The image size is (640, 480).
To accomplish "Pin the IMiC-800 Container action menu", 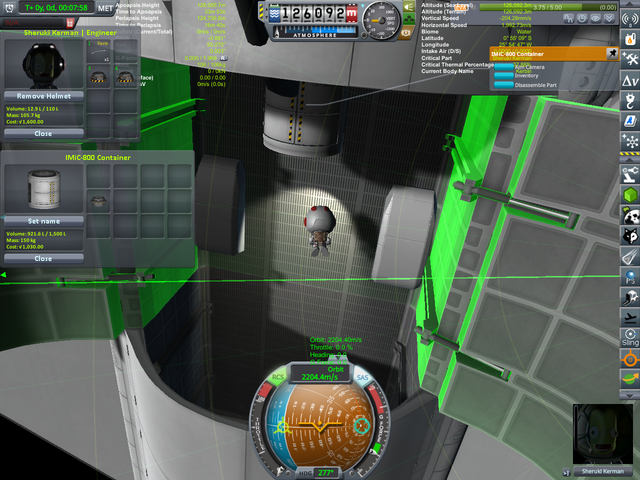I will [612, 53].
